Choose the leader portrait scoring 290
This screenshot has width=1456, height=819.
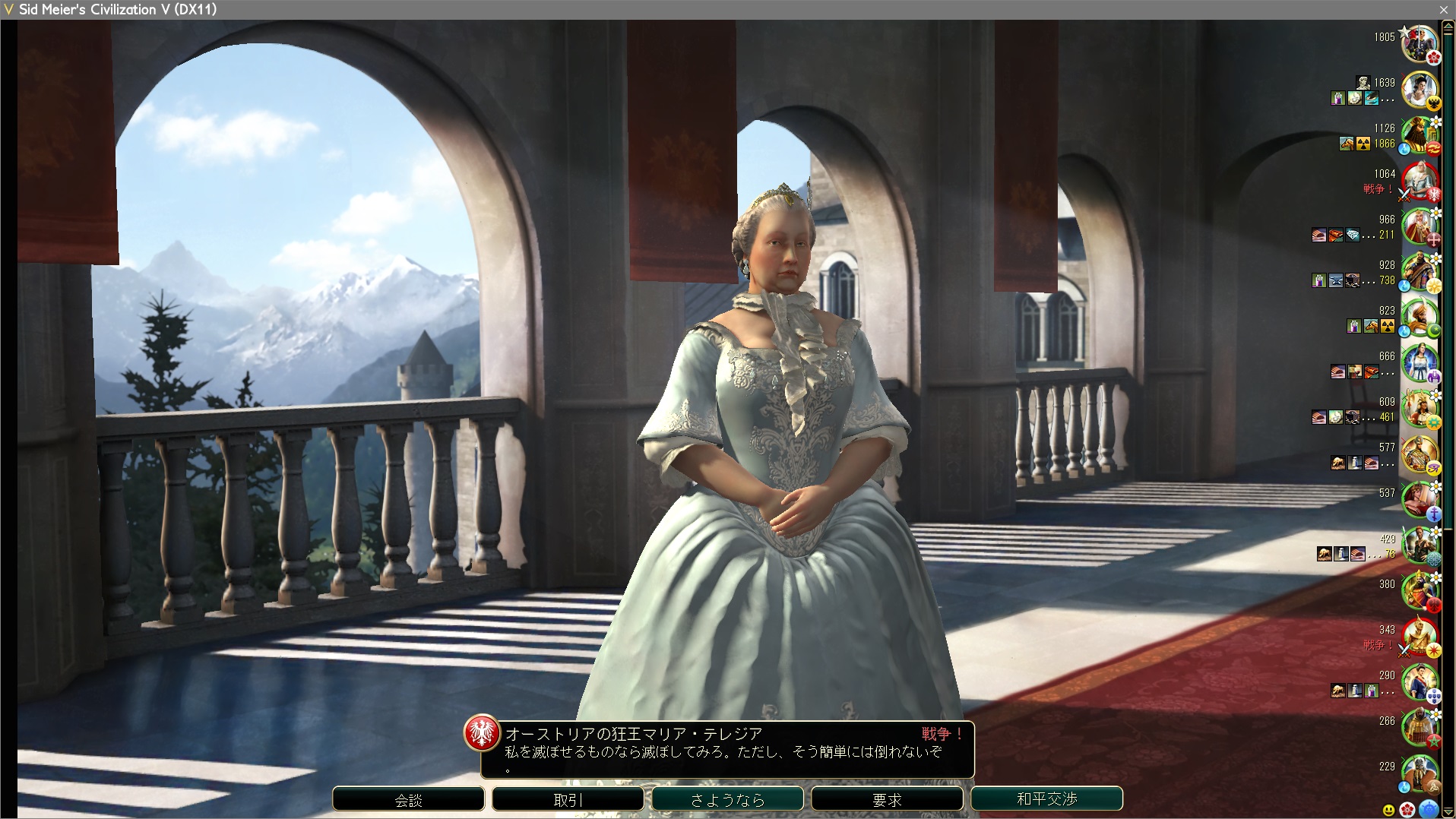pos(1420,682)
